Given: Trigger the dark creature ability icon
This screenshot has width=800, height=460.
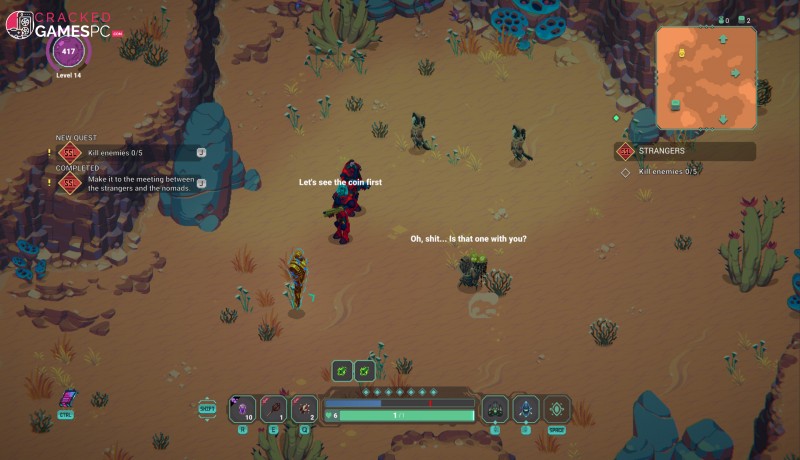Looking at the screenshot, I should point(495,408).
